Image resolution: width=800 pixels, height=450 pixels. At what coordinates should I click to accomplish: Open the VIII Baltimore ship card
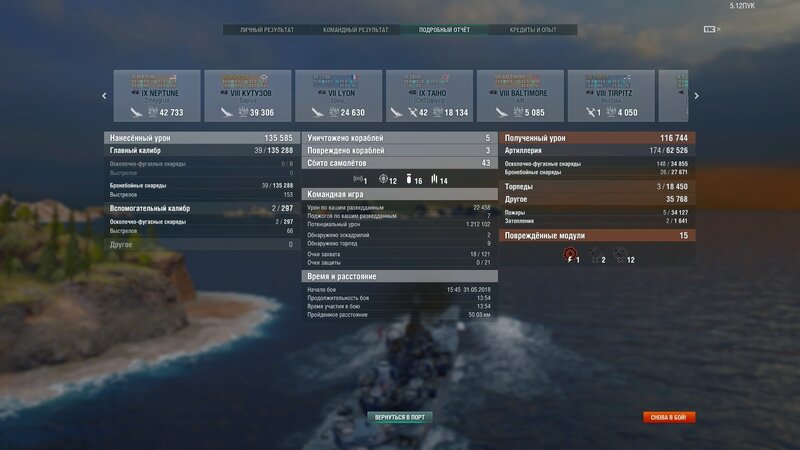tap(520, 96)
